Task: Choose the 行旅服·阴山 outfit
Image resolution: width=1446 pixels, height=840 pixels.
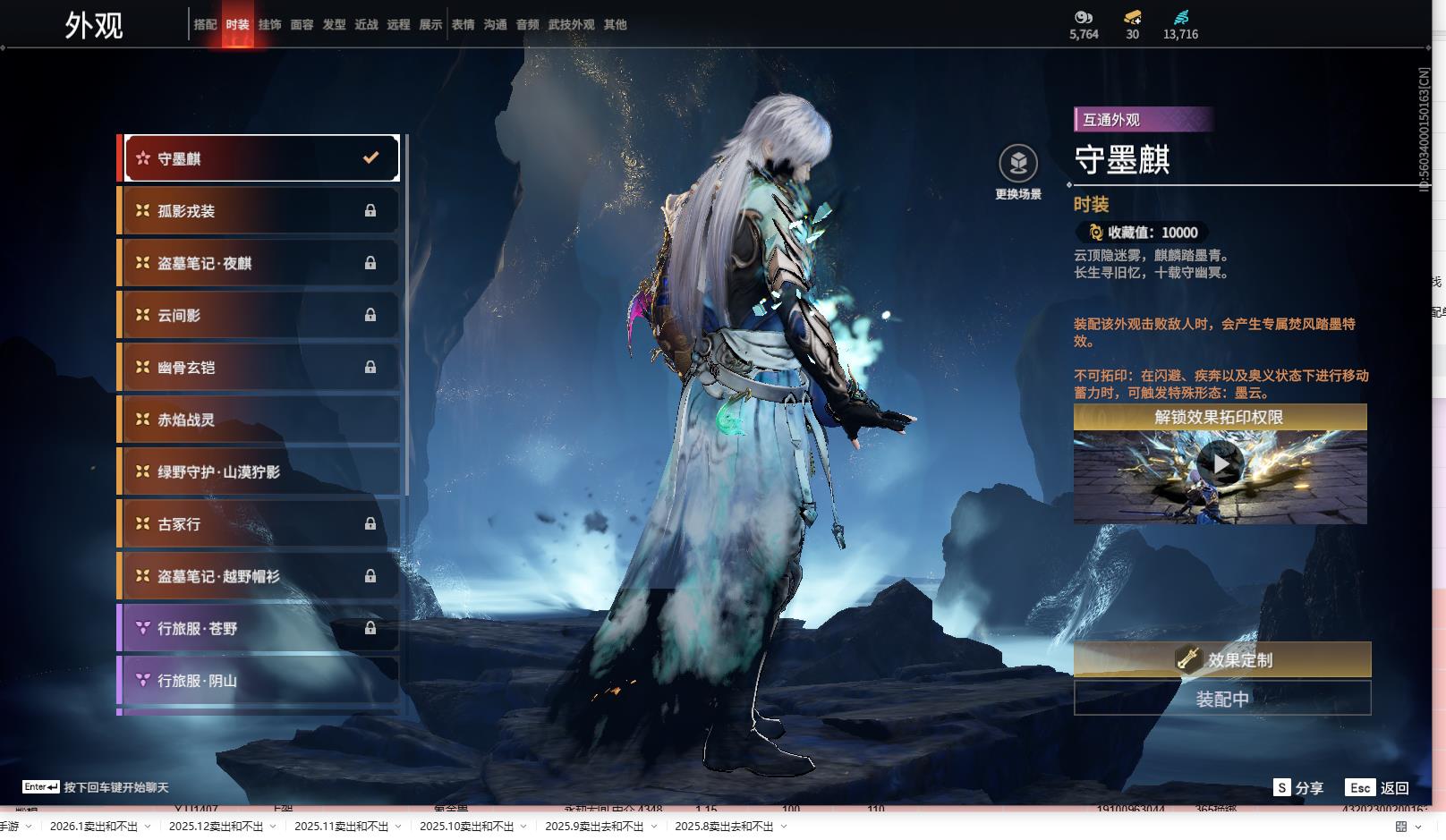Action: (x=260, y=681)
